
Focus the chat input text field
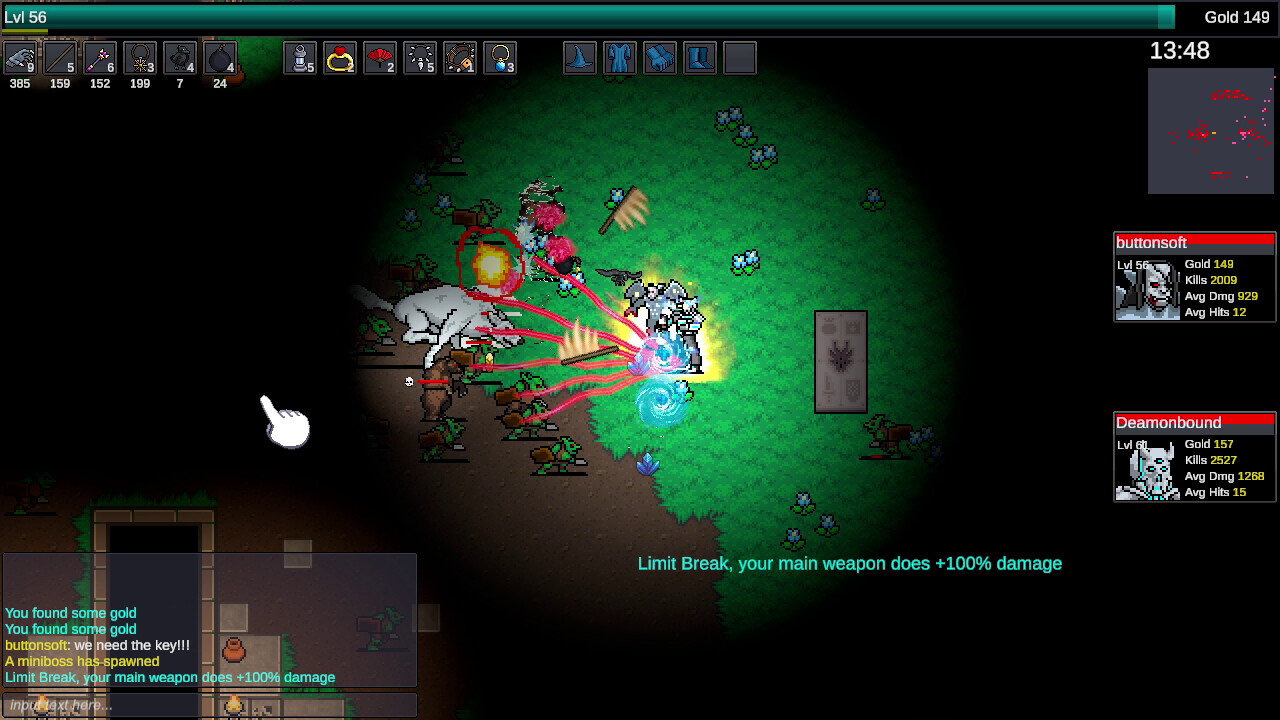[209, 705]
